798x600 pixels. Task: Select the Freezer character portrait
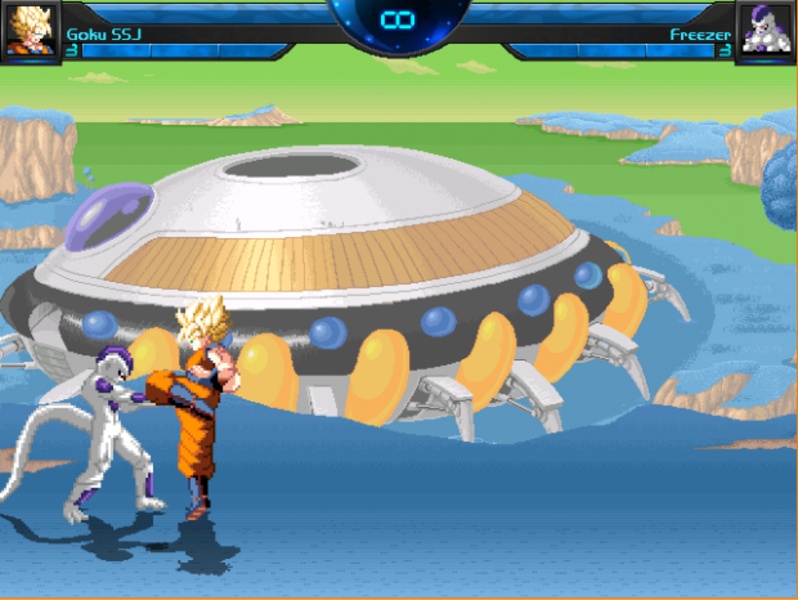click(765, 30)
